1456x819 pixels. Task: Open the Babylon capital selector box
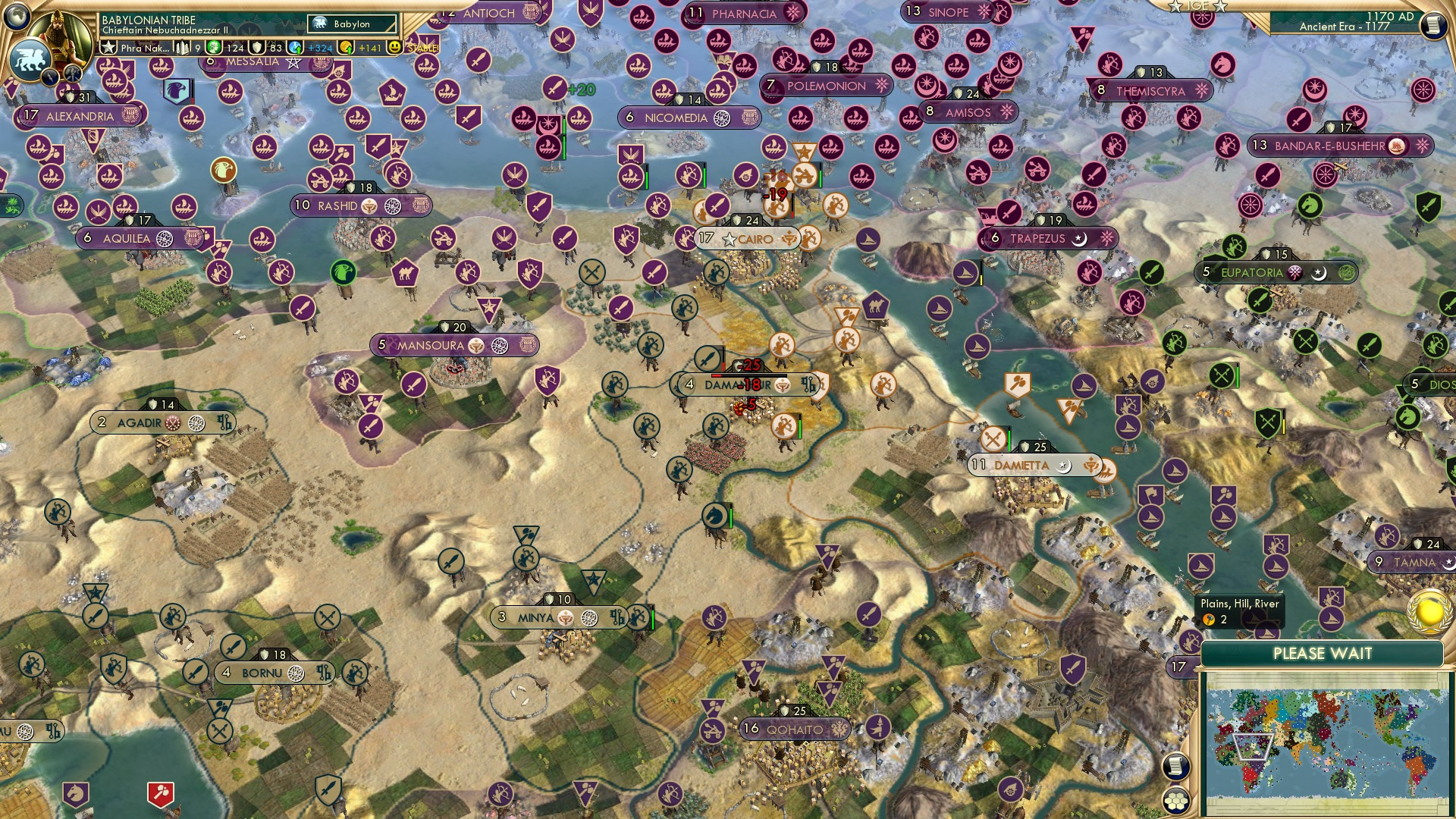pyautogui.click(x=350, y=24)
